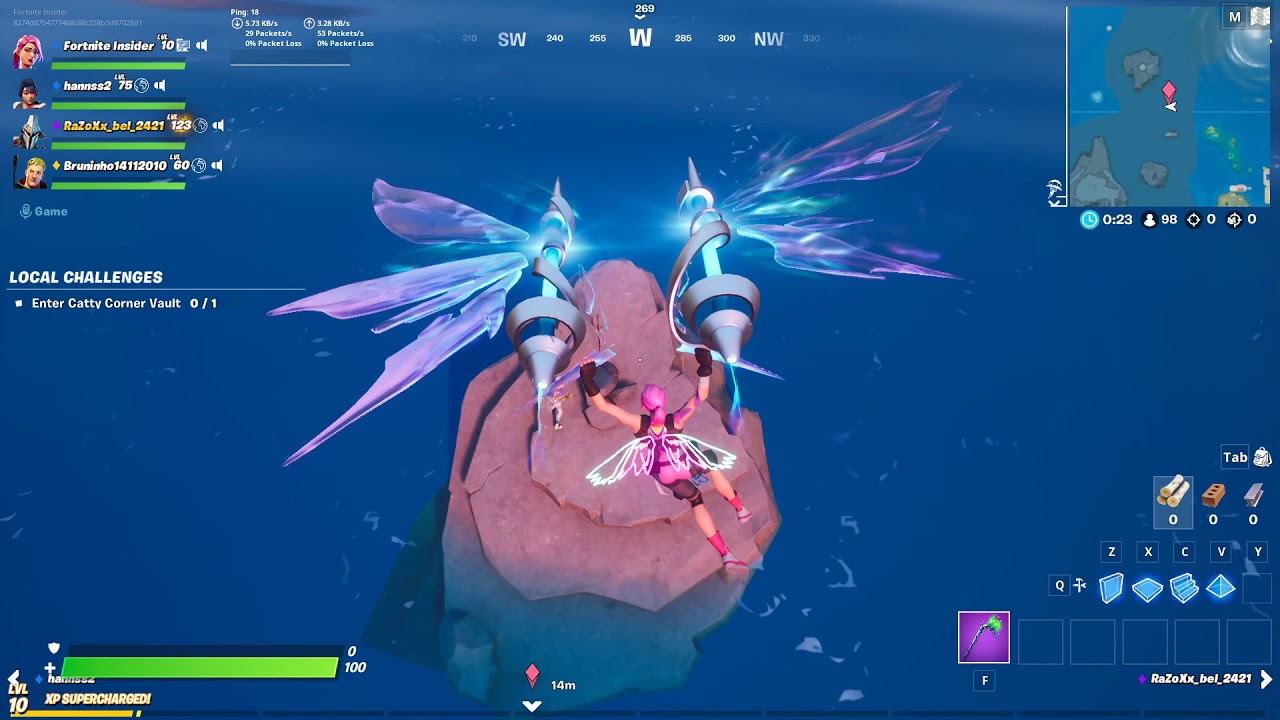Click the down chevron below the distance marker
Screen dimensions: 1280x720
pos(530,705)
